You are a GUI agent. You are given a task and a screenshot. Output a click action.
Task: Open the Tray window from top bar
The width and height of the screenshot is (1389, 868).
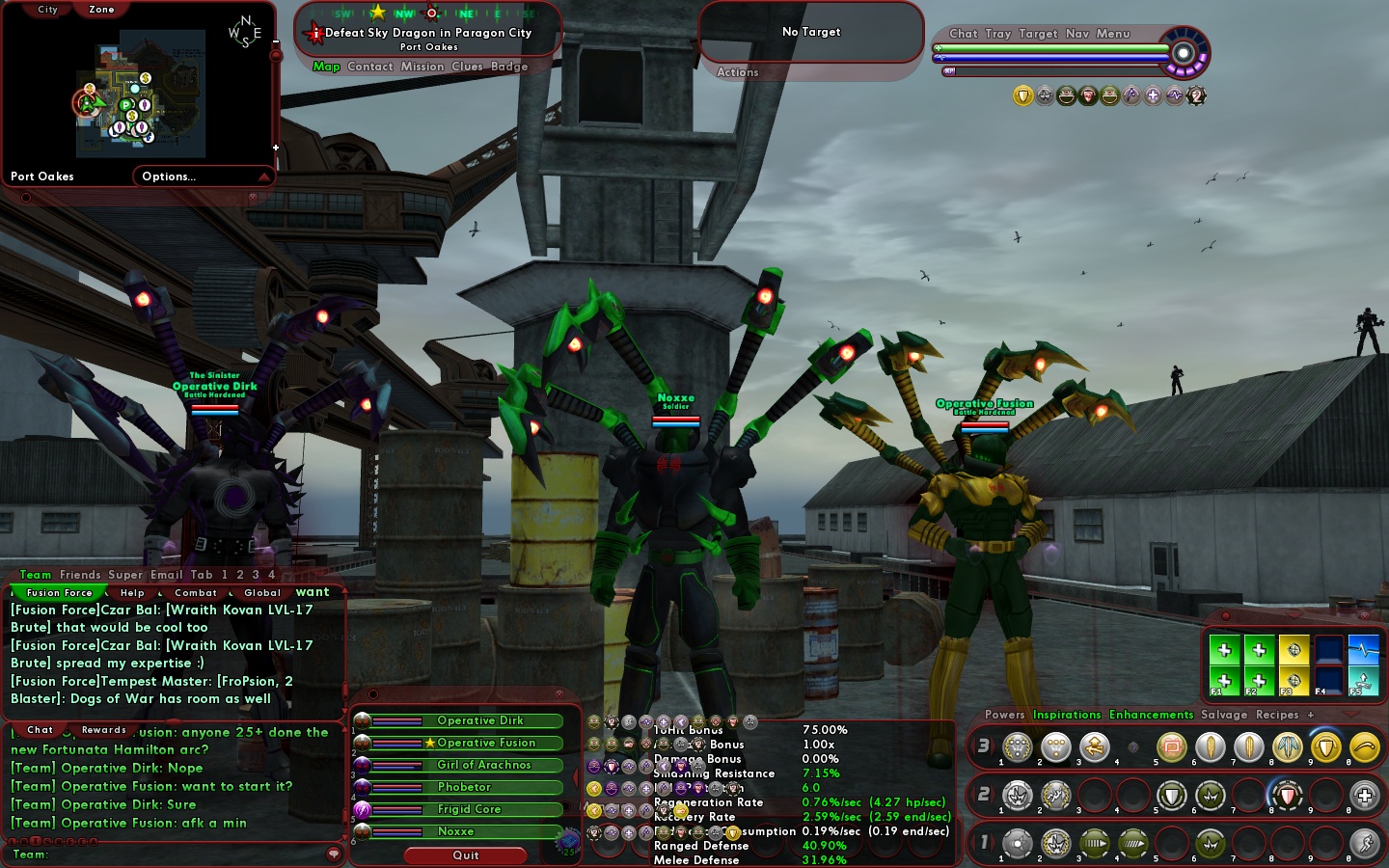[997, 34]
